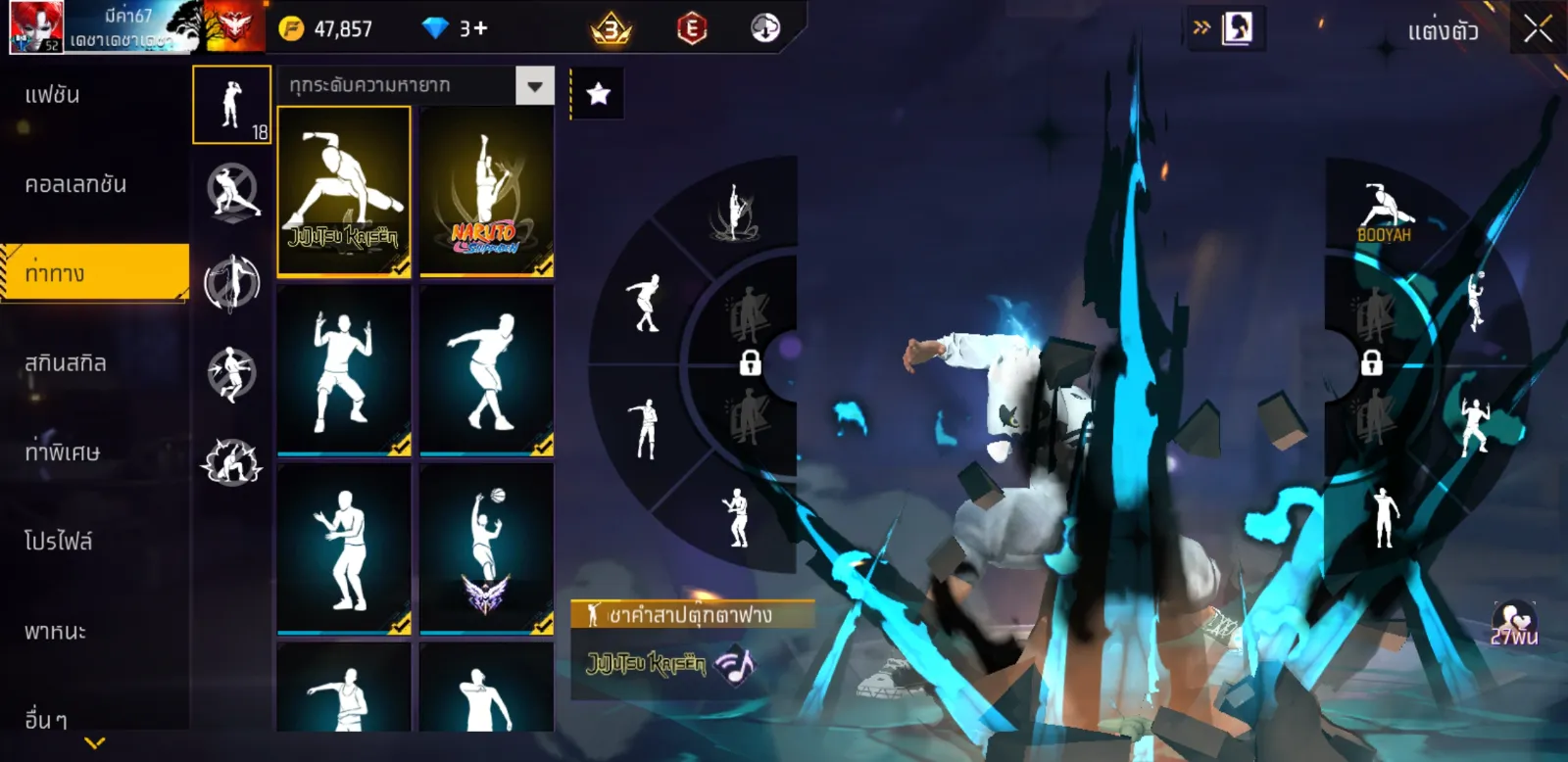Switch to the คอลเลกชัน category
Screen dimensions: 1568x762
[75, 184]
